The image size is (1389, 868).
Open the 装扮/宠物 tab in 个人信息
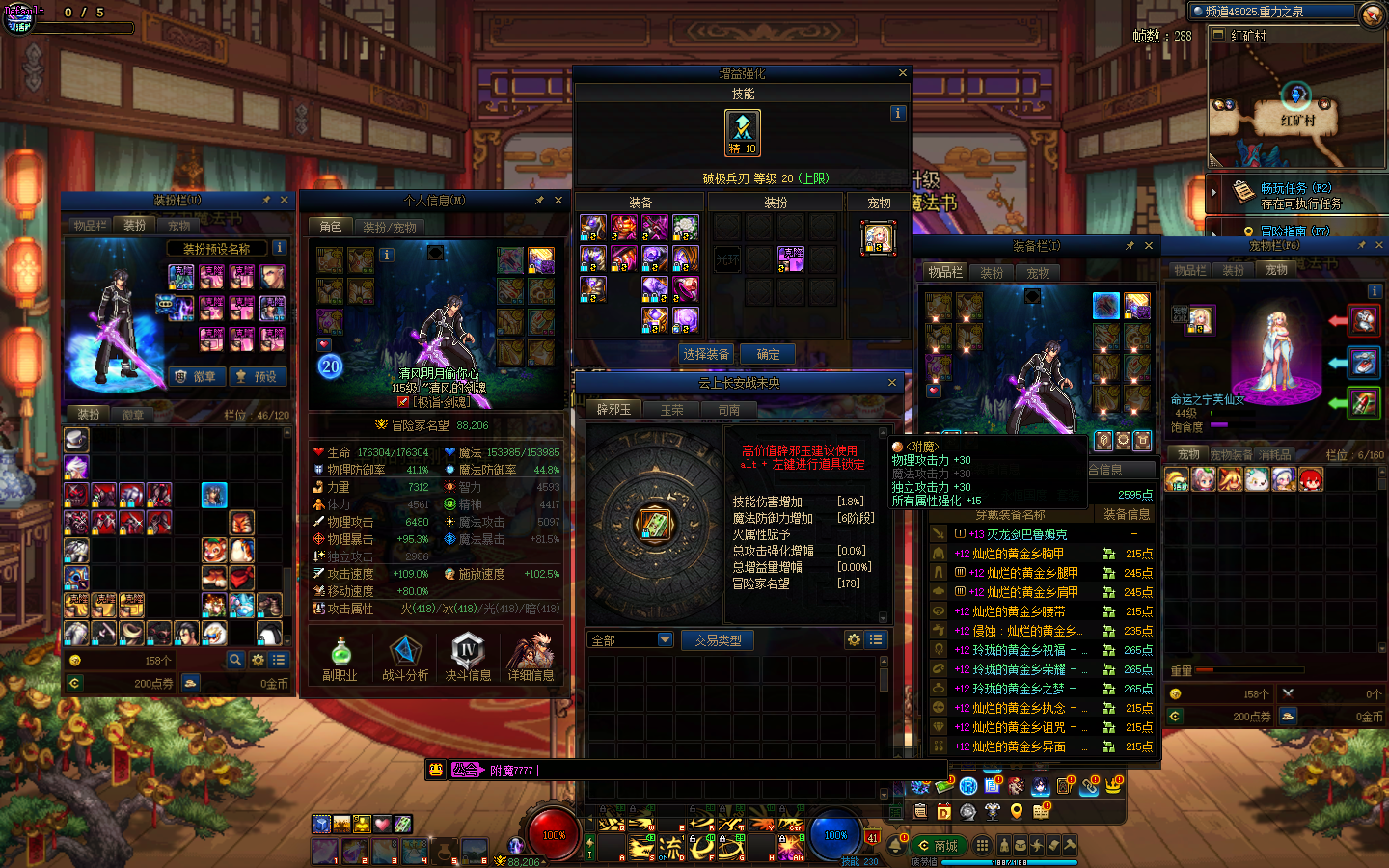390,228
